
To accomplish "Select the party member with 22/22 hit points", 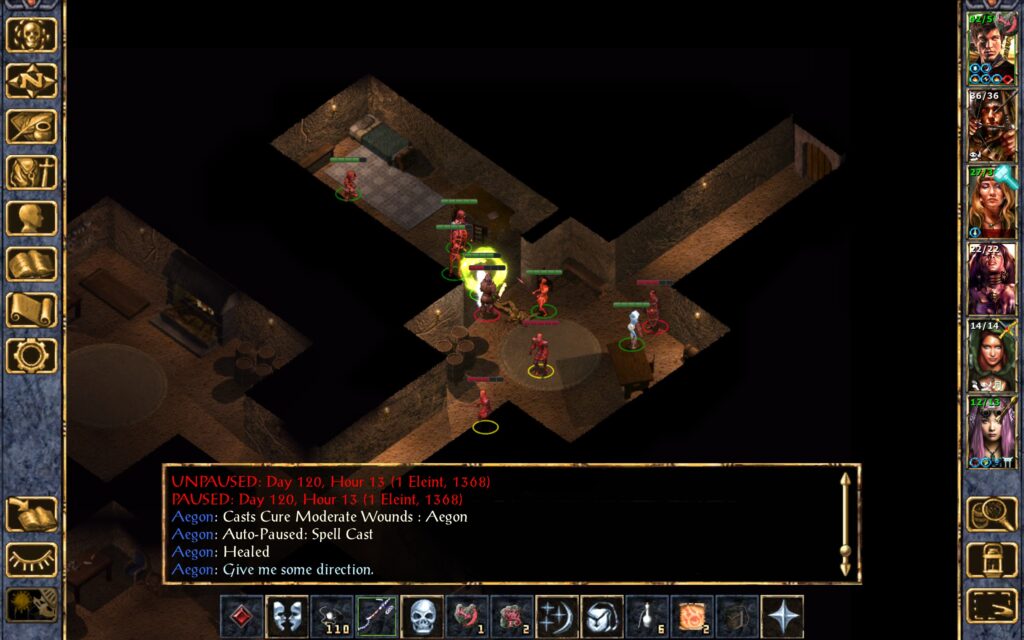I will point(990,279).
